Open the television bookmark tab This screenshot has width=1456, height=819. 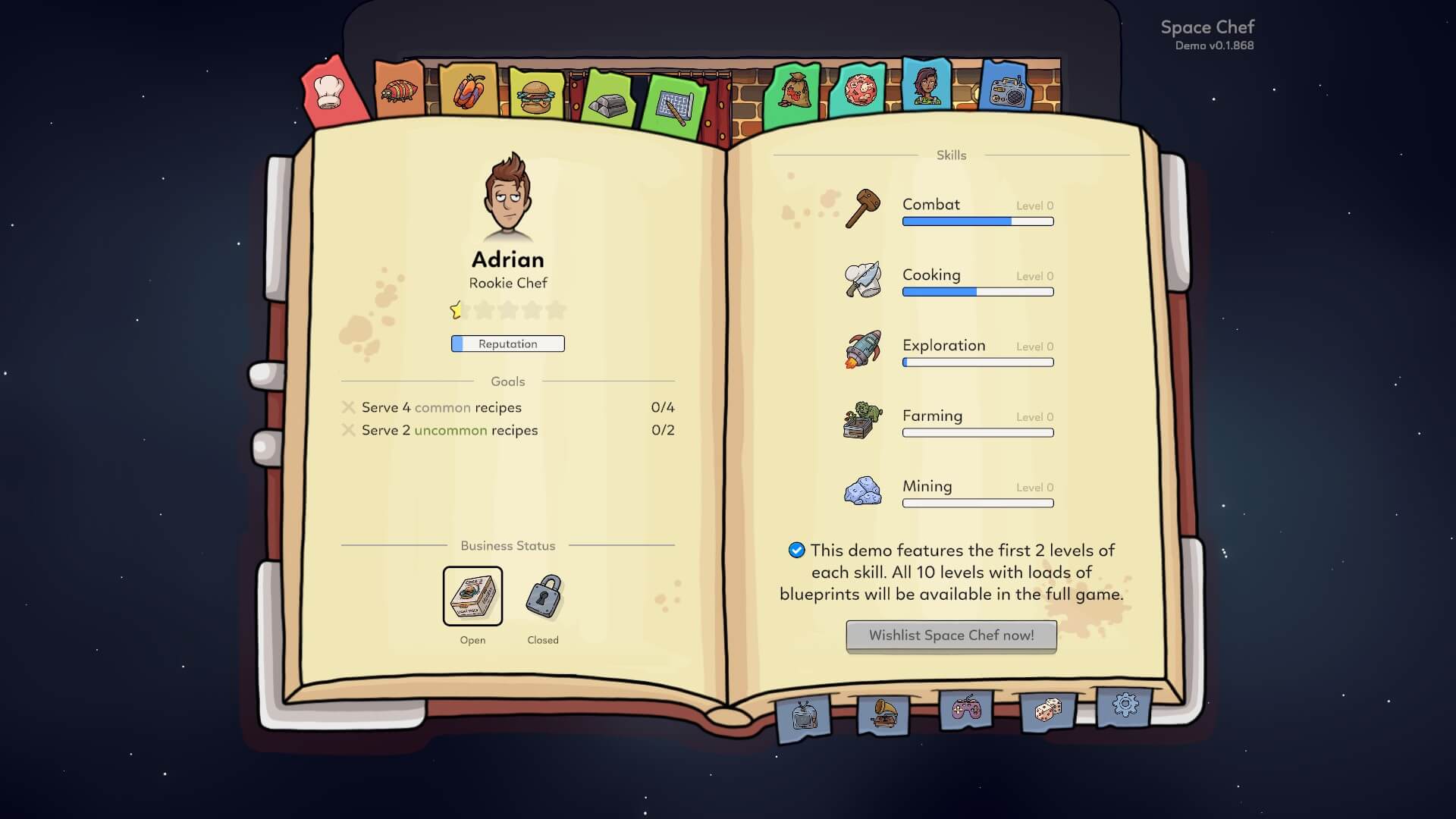804,715
